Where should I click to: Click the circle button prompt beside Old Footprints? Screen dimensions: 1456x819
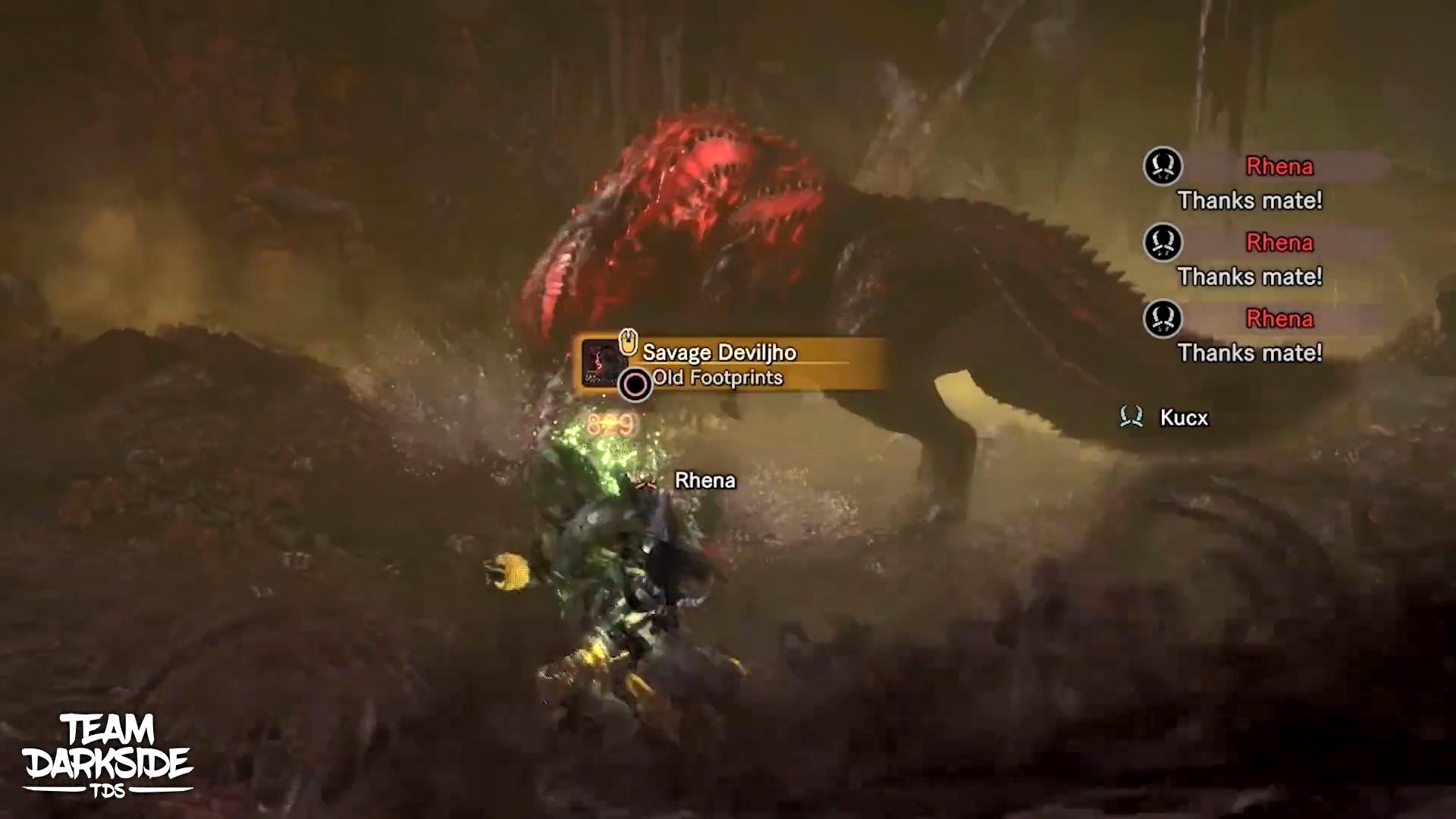(634, 384)
